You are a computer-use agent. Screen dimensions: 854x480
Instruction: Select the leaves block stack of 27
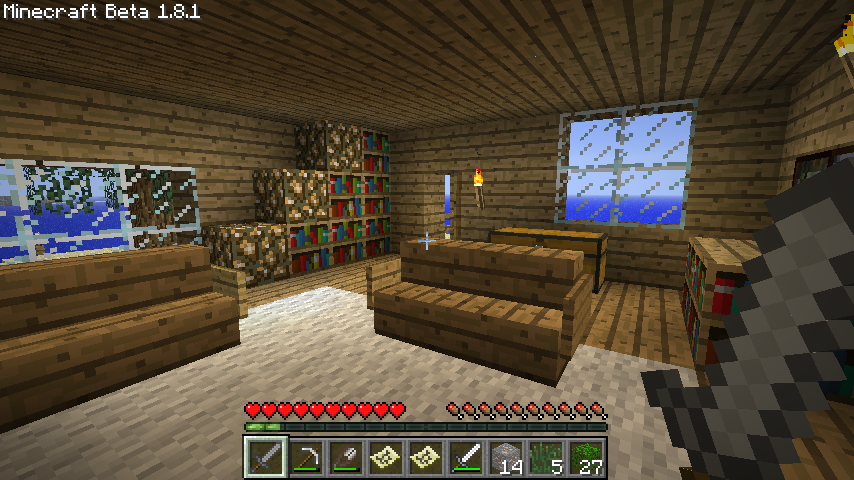(x=586, y=457)
